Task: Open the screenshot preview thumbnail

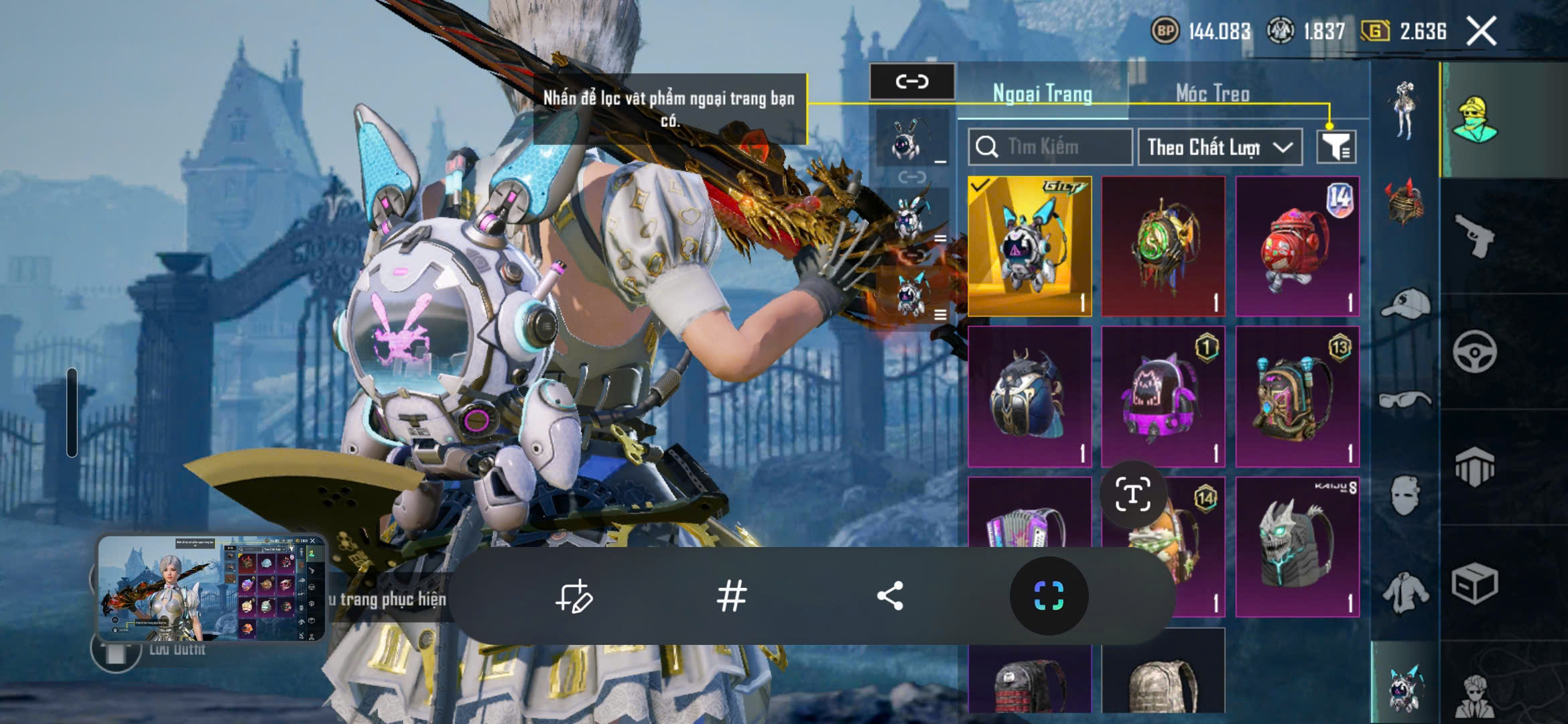Action: [212, 588]
